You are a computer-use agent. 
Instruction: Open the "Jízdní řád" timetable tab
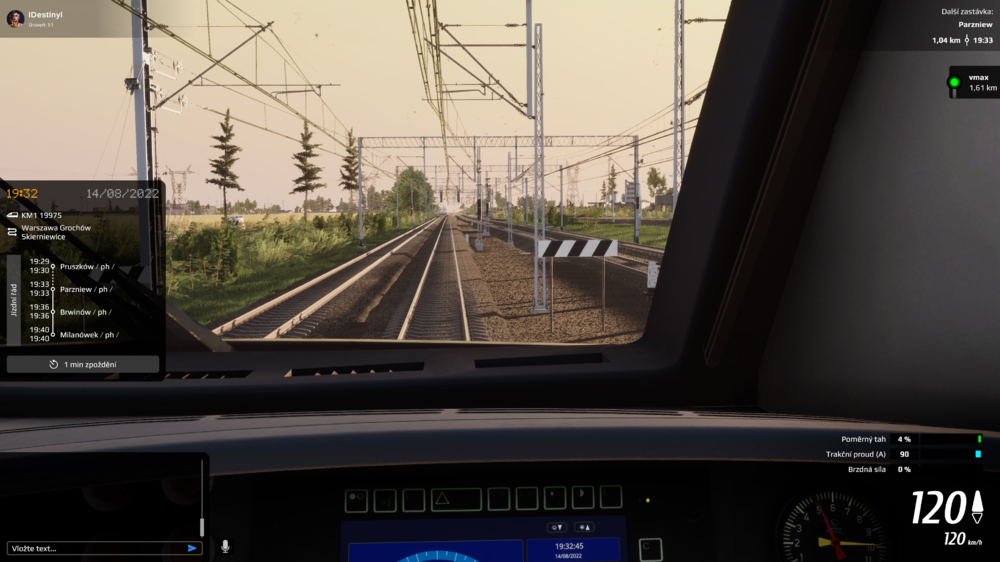pos(13,300)
